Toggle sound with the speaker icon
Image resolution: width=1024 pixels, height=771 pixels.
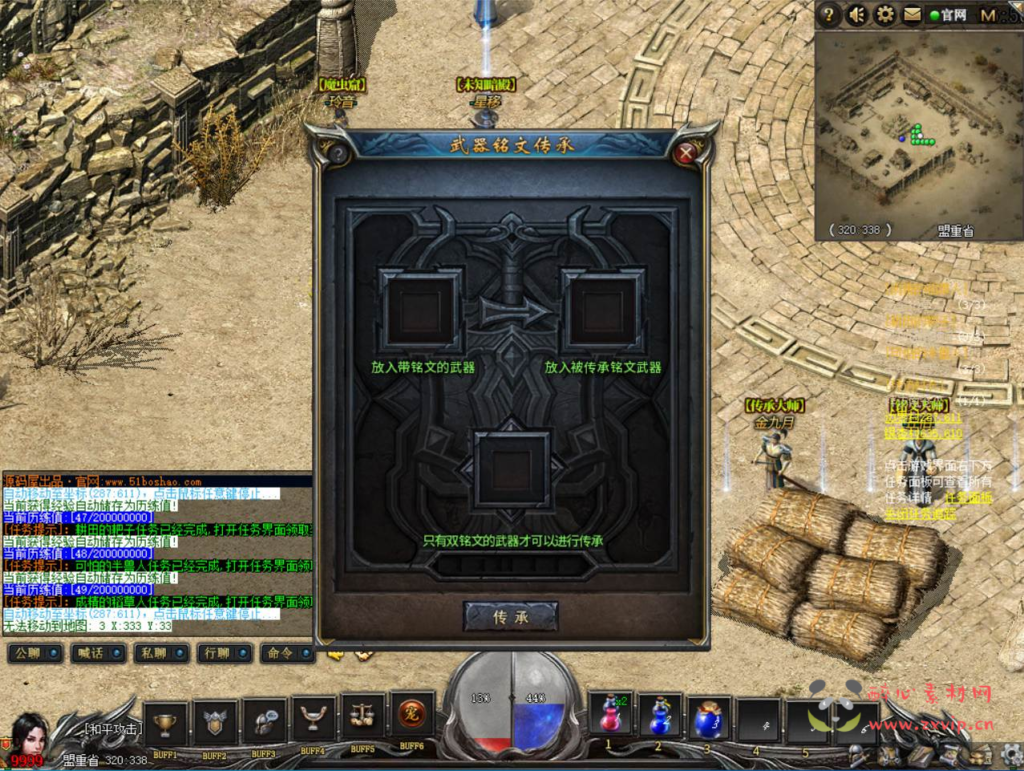[x=857, y=15]
